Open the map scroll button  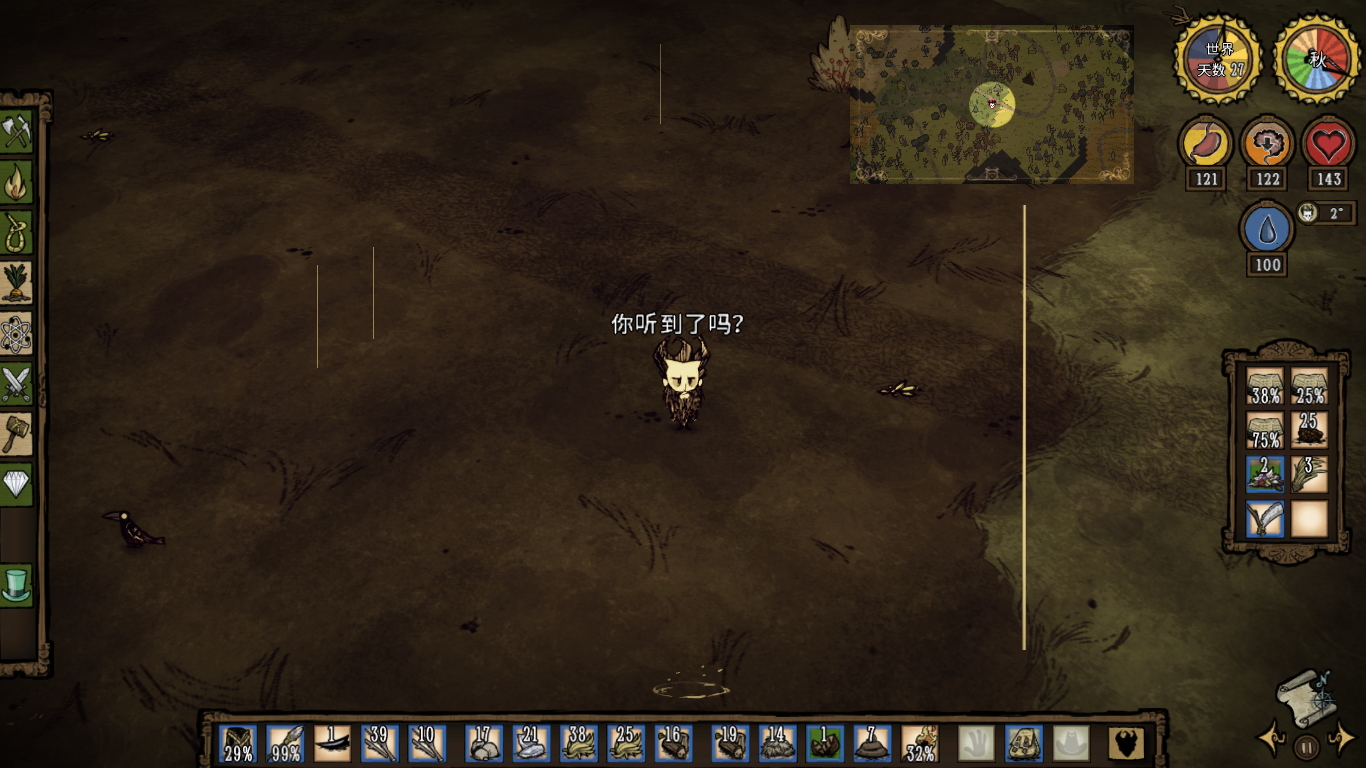[1306, 696]
